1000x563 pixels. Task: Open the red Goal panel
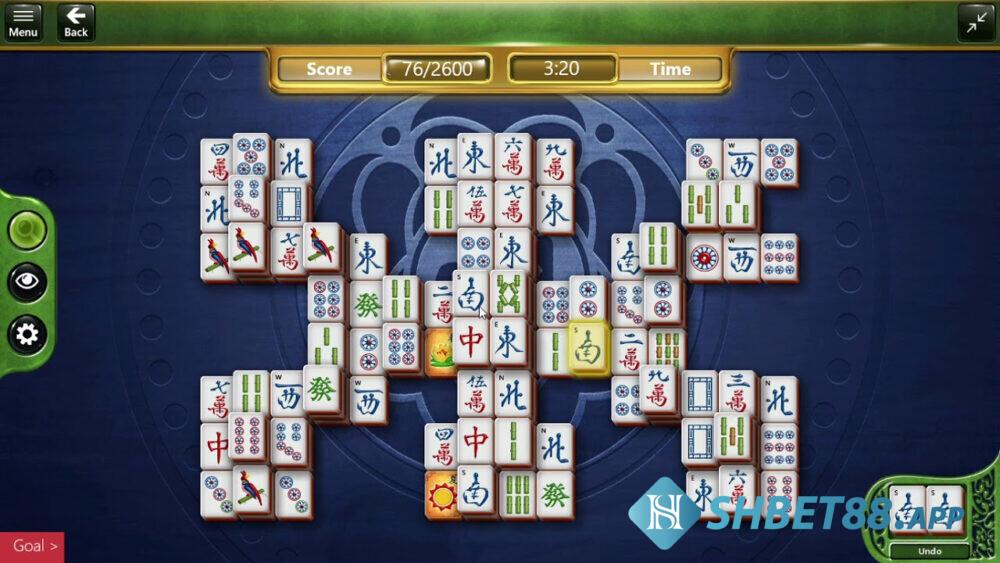32,546
